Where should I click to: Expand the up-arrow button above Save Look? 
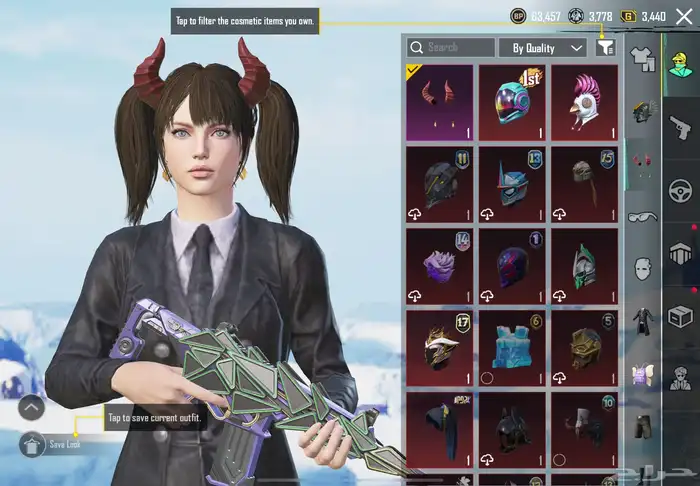32,408
